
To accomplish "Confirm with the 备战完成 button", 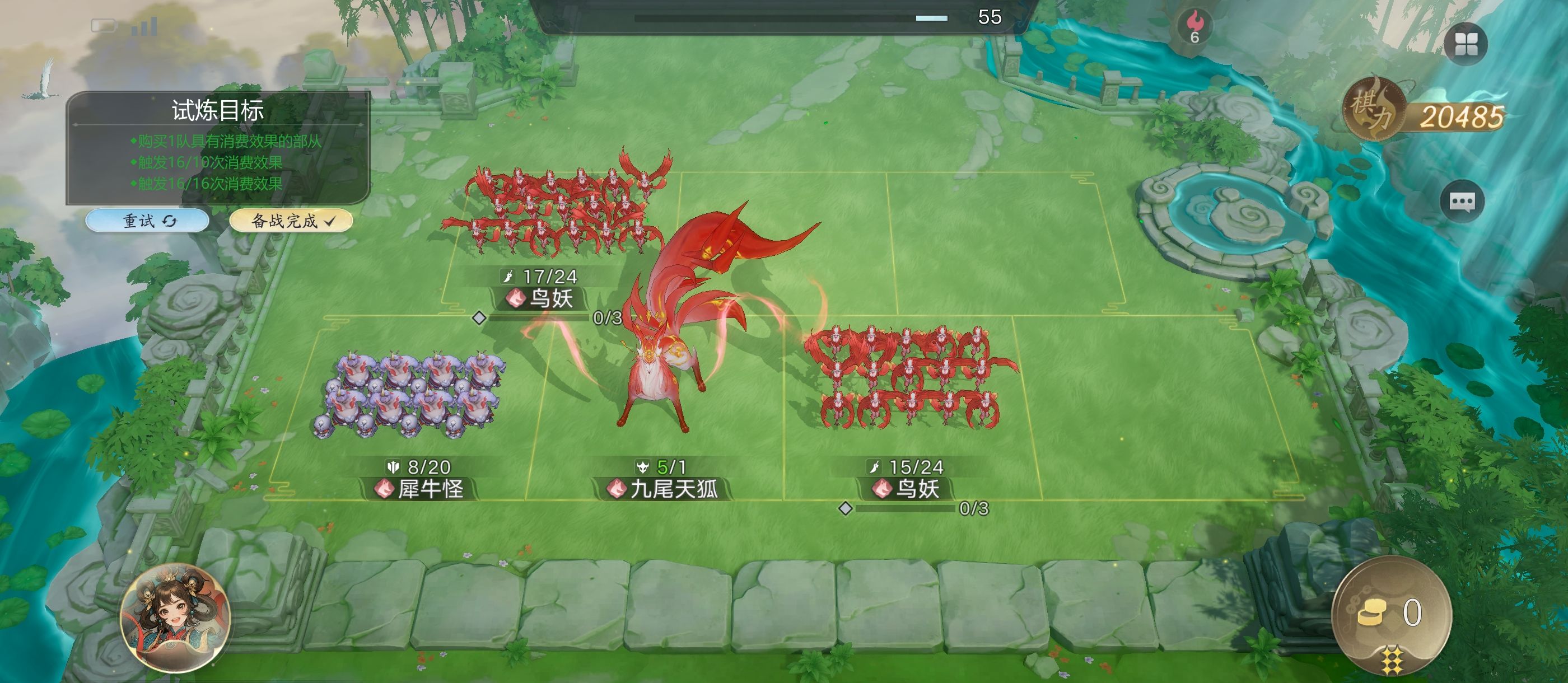I will (x=291, y=221).
